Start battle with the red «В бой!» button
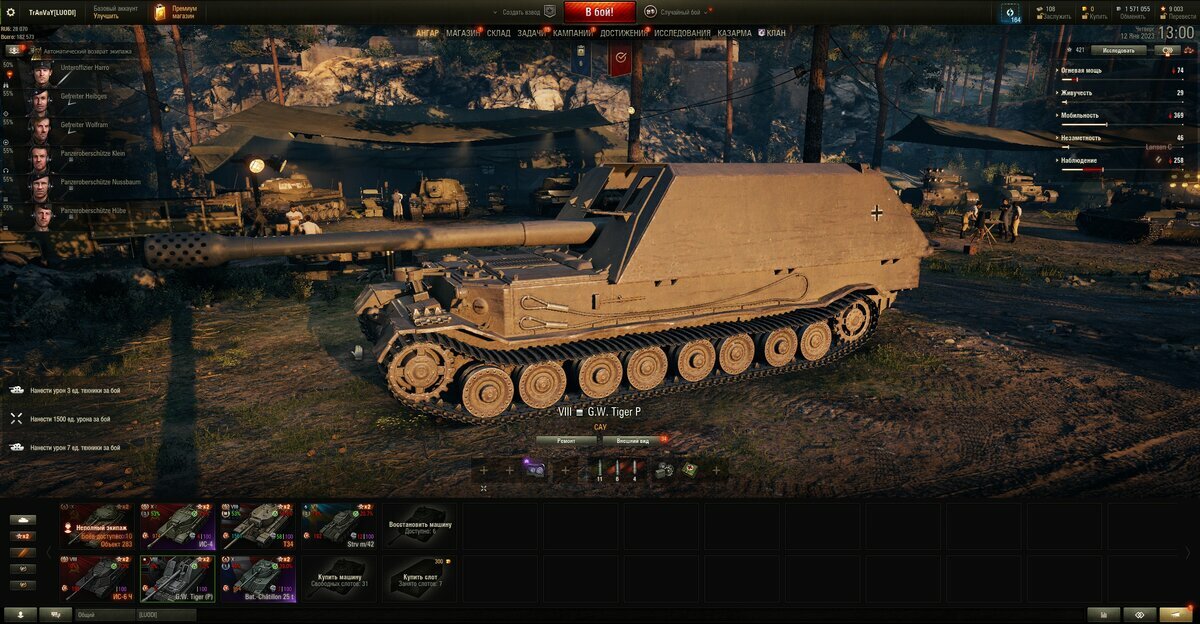 point(600,12)
